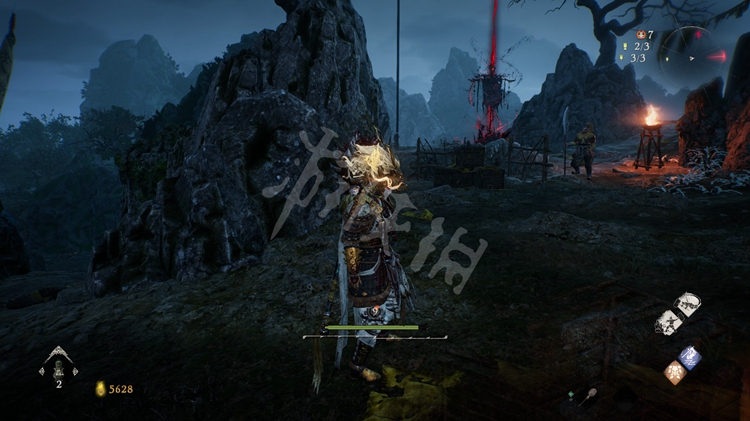This screenshot has height=421, width=750.
Task: Select the upper white martial arts stance icon
Action: [686, 305]
